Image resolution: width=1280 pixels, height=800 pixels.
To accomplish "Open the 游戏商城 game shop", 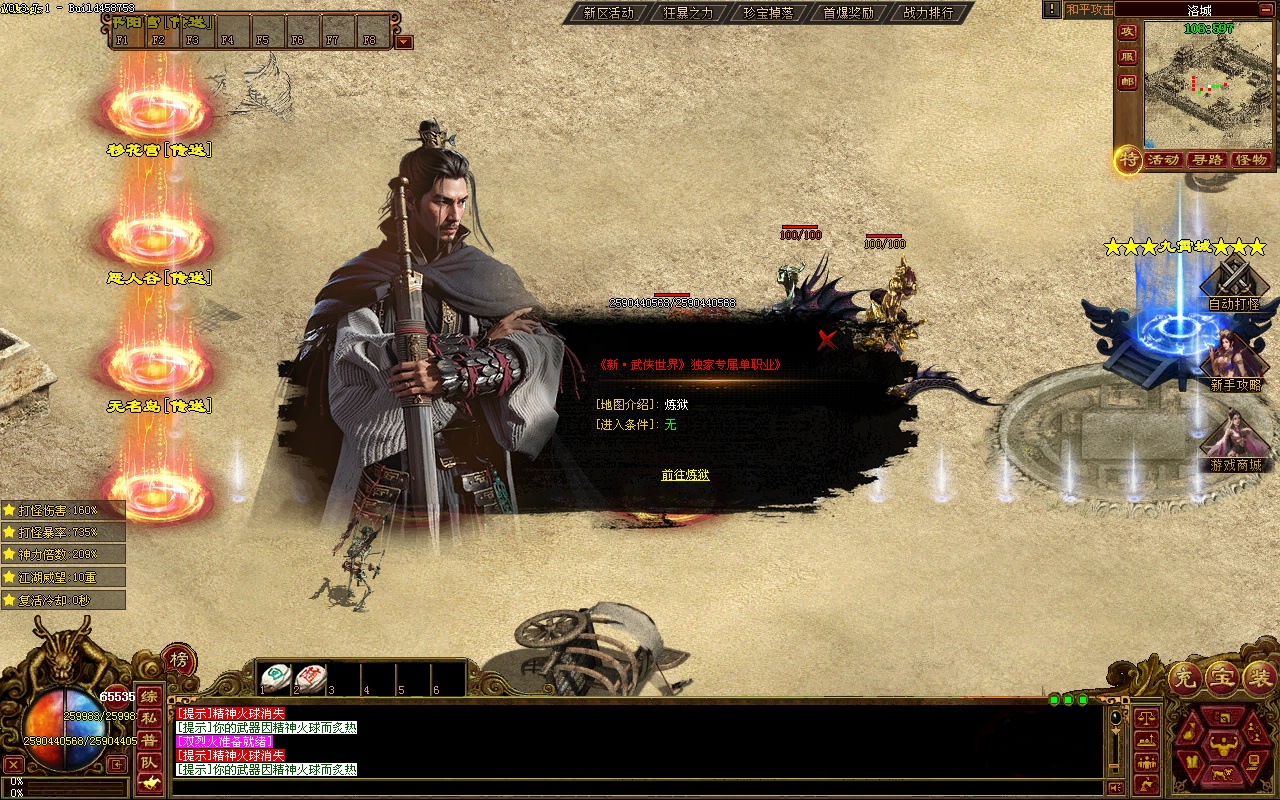I will [1235, 442].
